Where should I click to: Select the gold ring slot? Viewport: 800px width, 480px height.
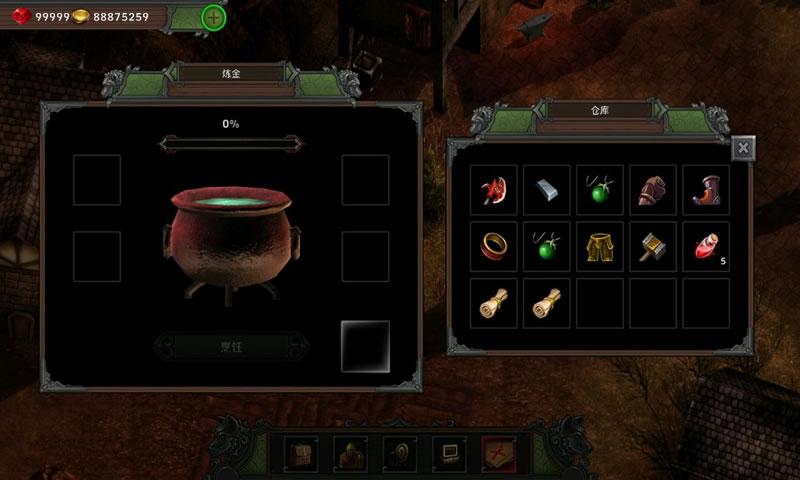[494, 246]
